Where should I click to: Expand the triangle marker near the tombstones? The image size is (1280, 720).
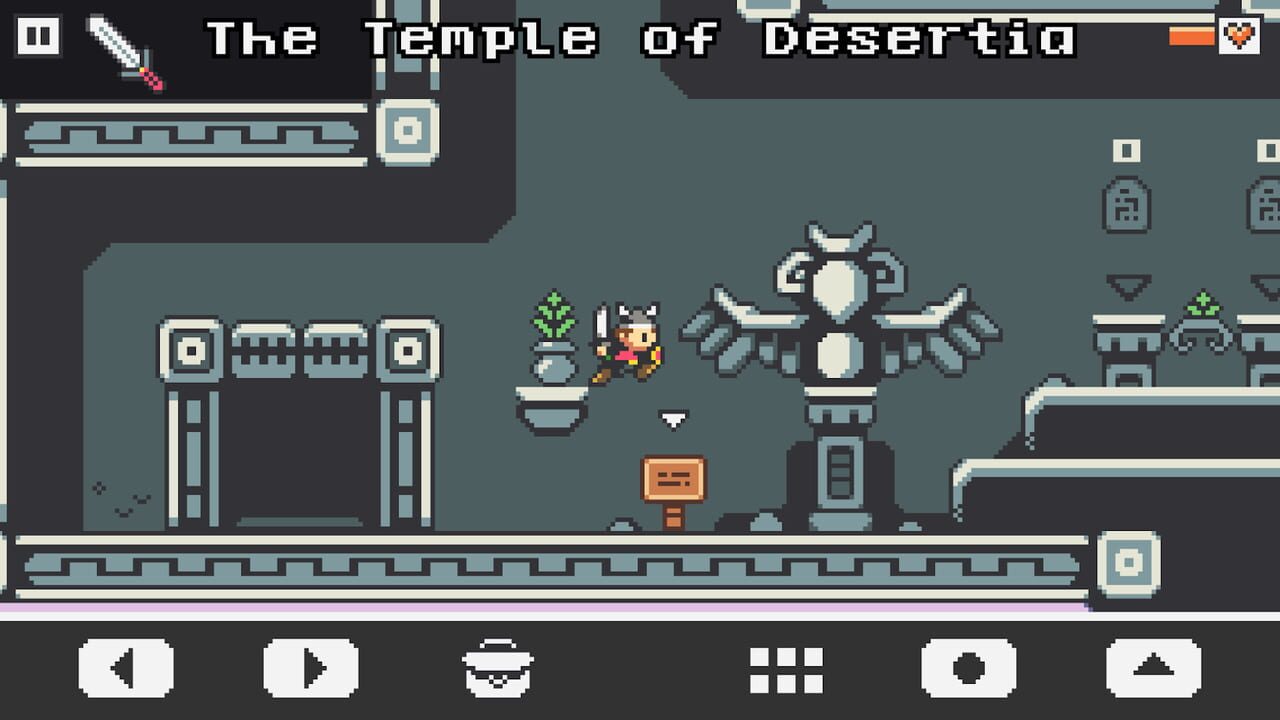1127,287
